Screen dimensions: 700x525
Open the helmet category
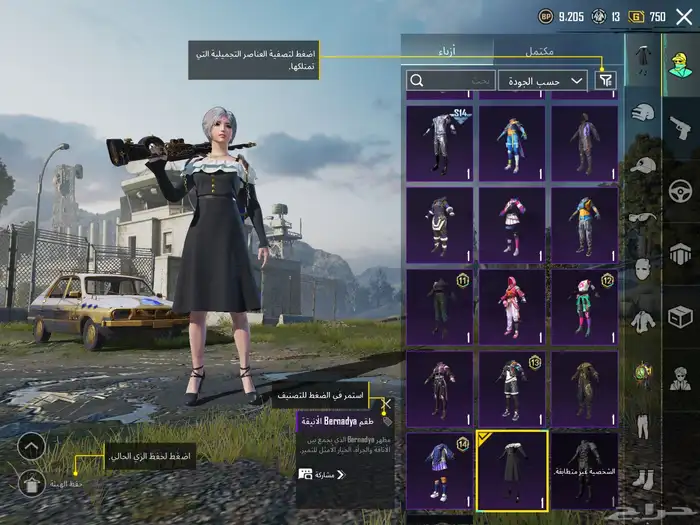click(642, 112)
